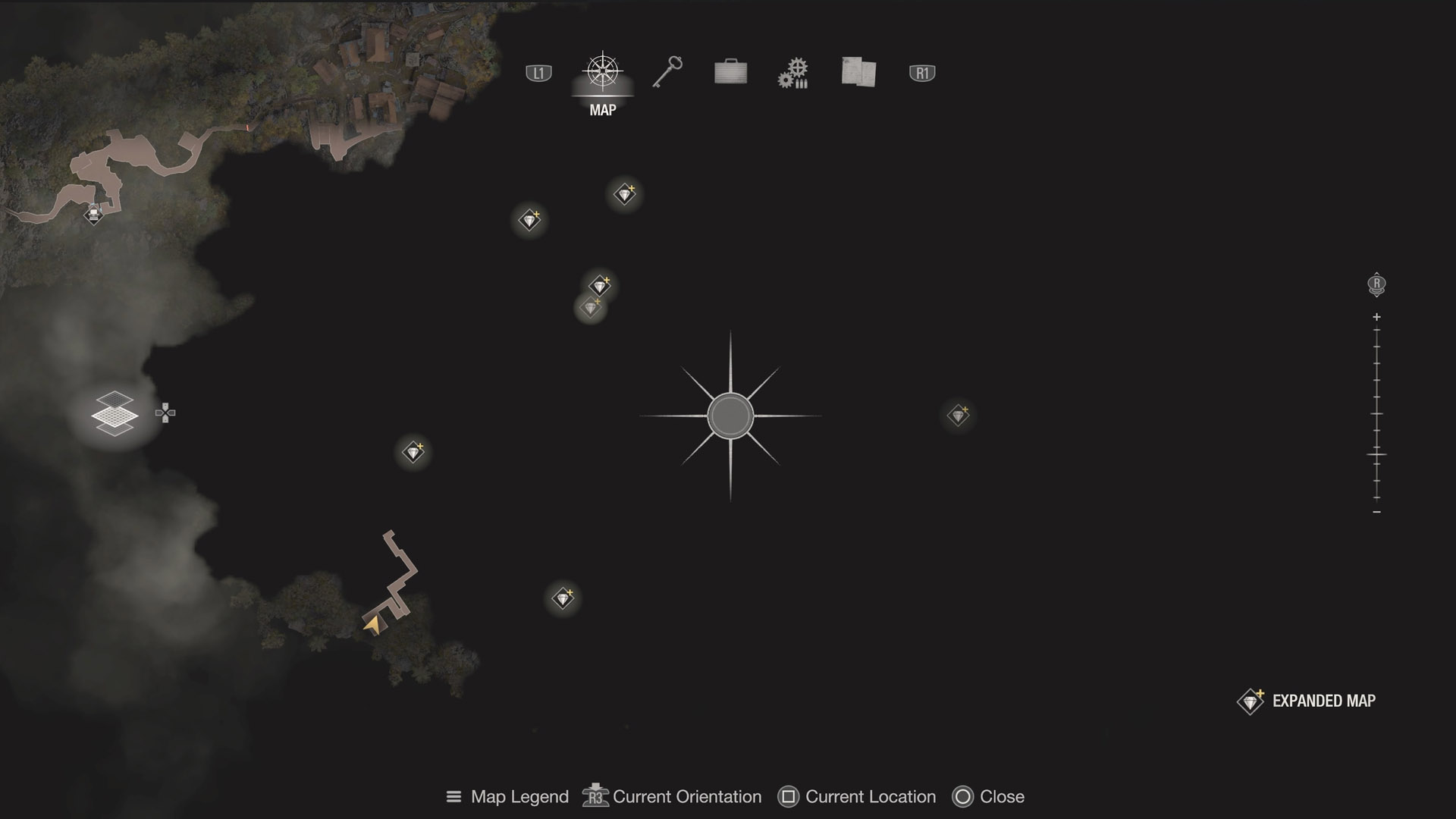Select the compass MAP icon in the top menu
The image size is (1456, 819).
point(601,72)
